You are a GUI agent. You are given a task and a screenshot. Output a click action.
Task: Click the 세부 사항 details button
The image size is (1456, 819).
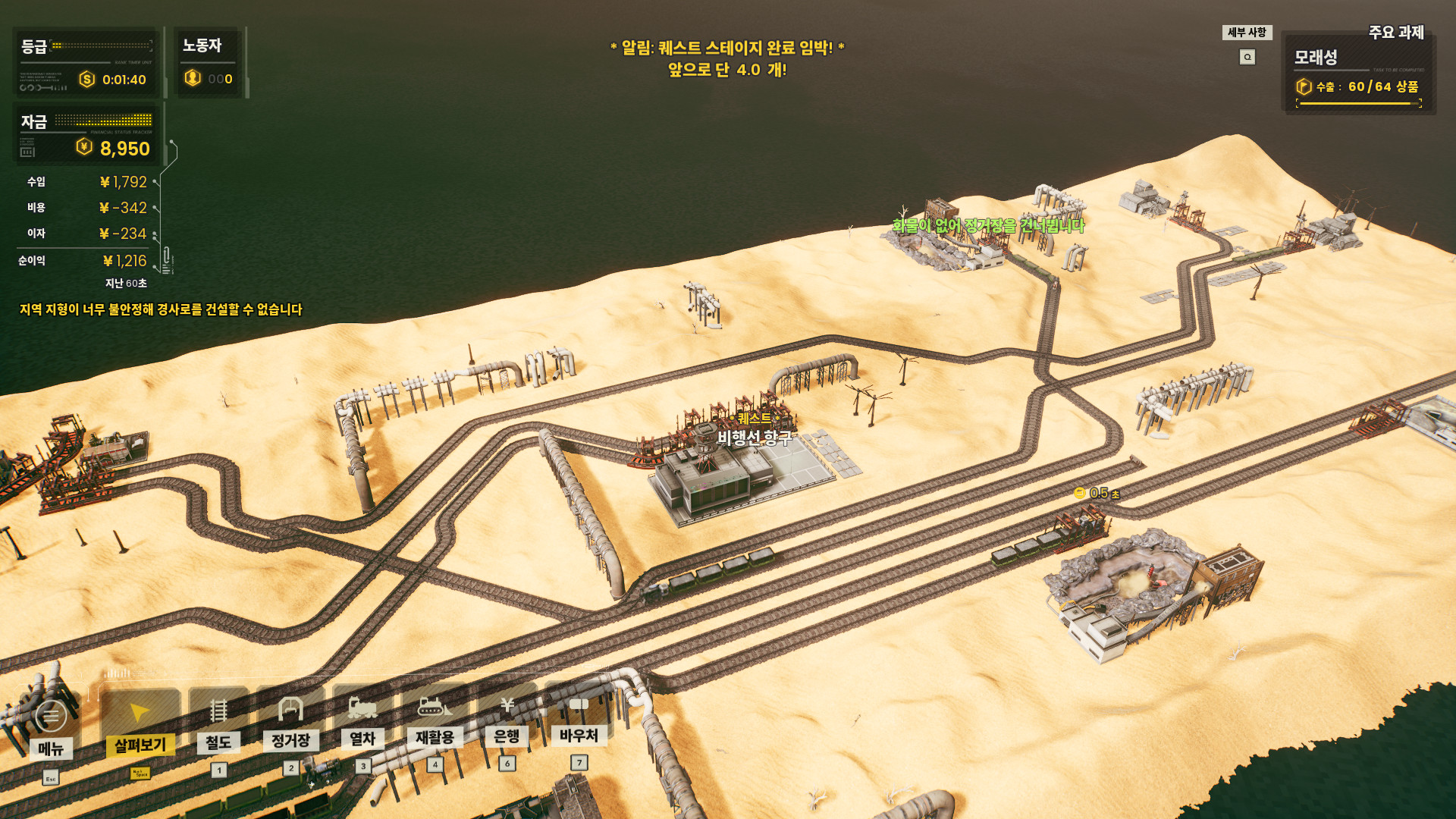click(1247, 33)
